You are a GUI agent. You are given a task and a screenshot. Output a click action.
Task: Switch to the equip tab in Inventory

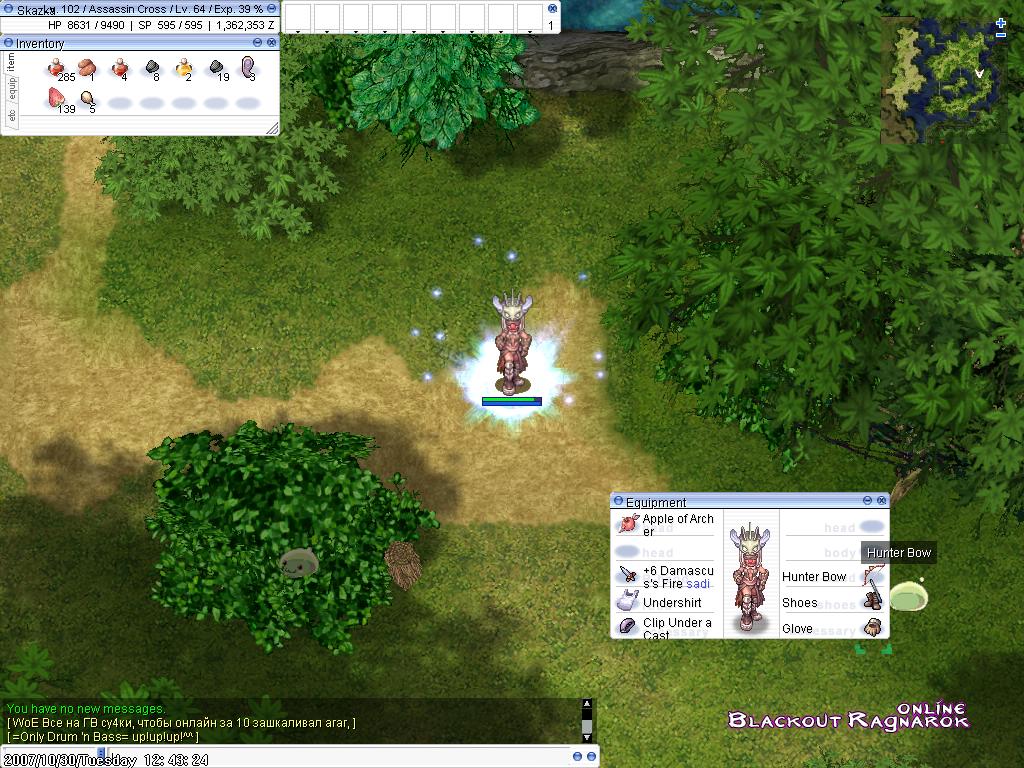(x=12, y=89)
